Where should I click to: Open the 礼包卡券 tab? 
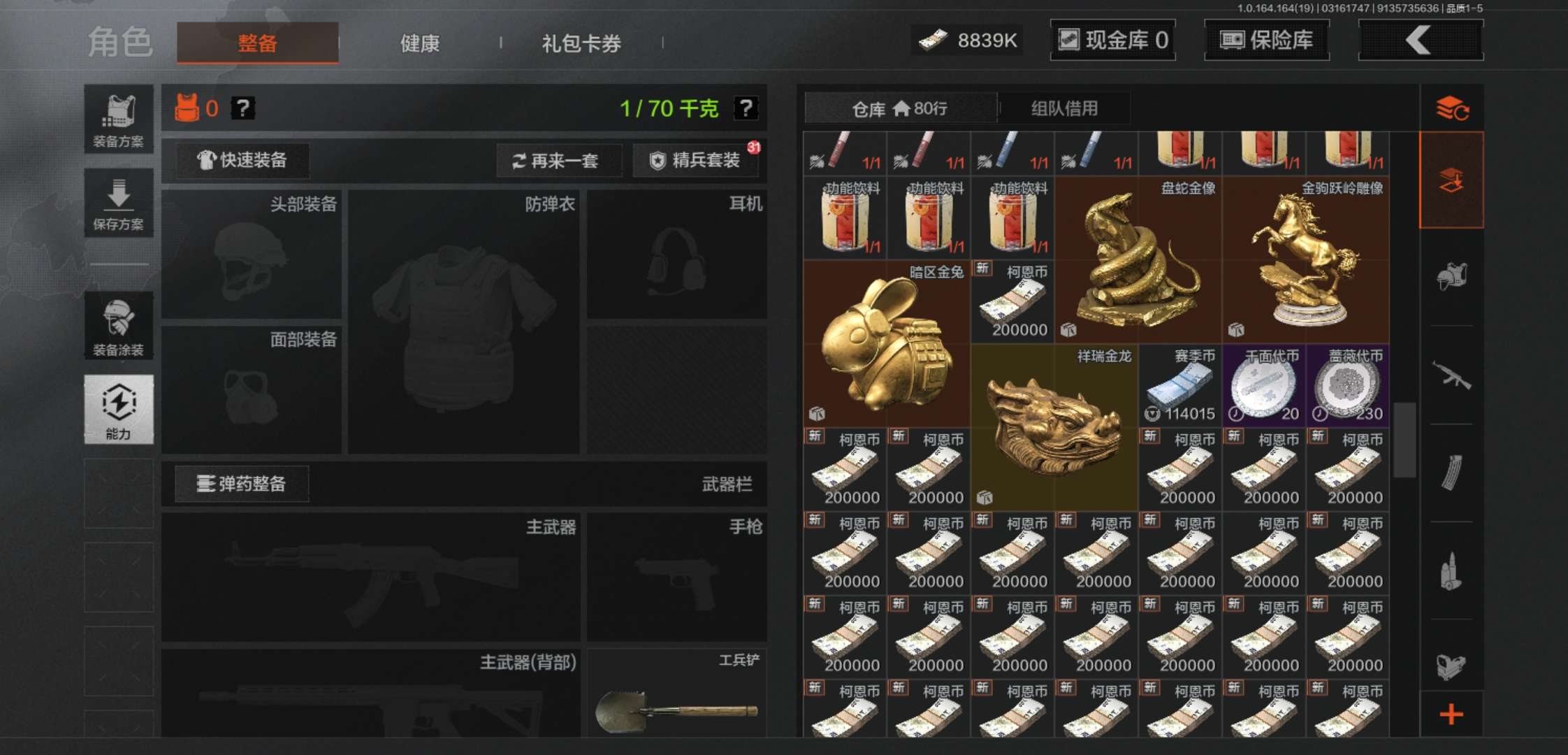(x=580, y=43)
